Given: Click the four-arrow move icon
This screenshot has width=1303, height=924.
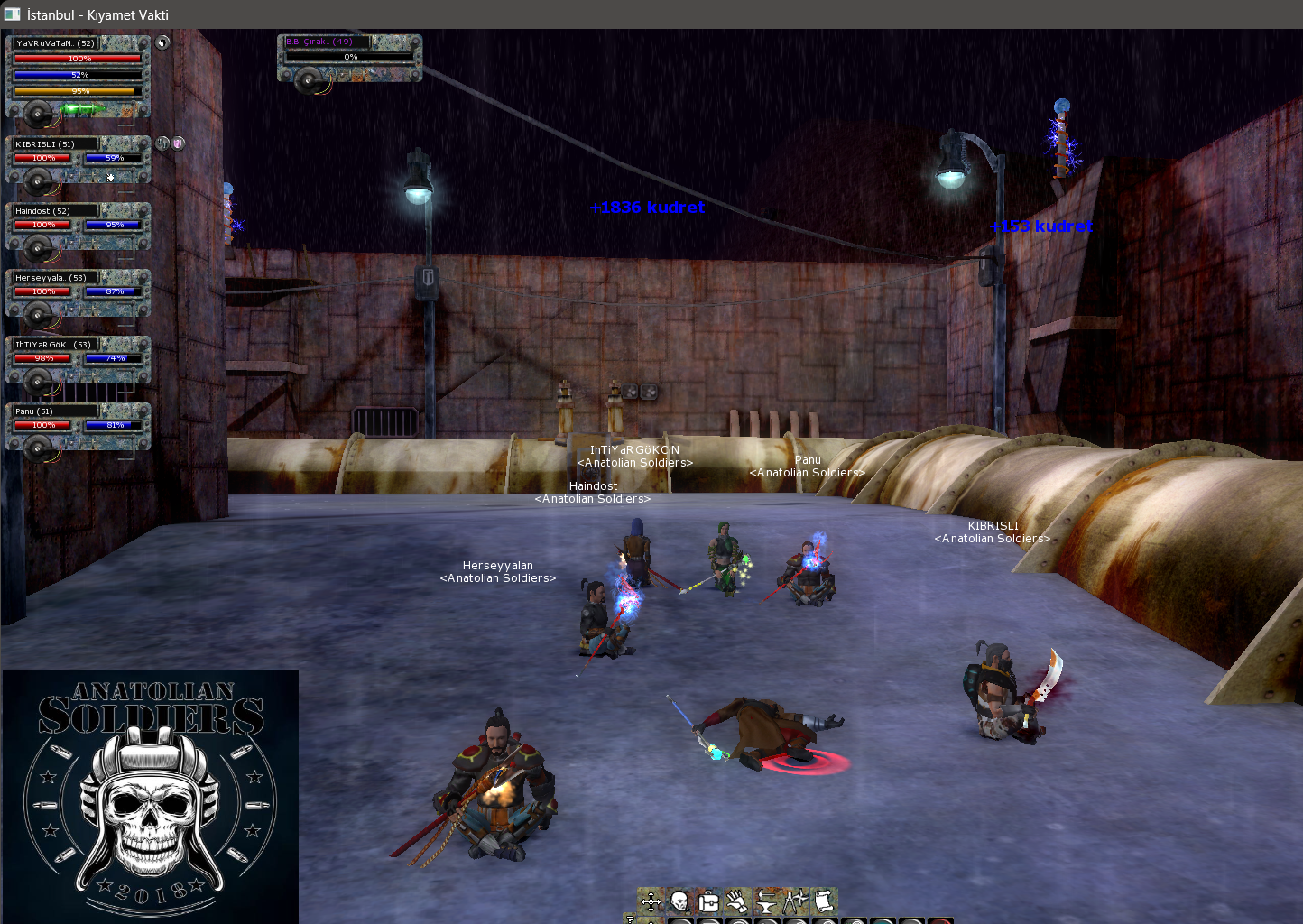Looking at the screenshot, I should (x=651, y=901).
